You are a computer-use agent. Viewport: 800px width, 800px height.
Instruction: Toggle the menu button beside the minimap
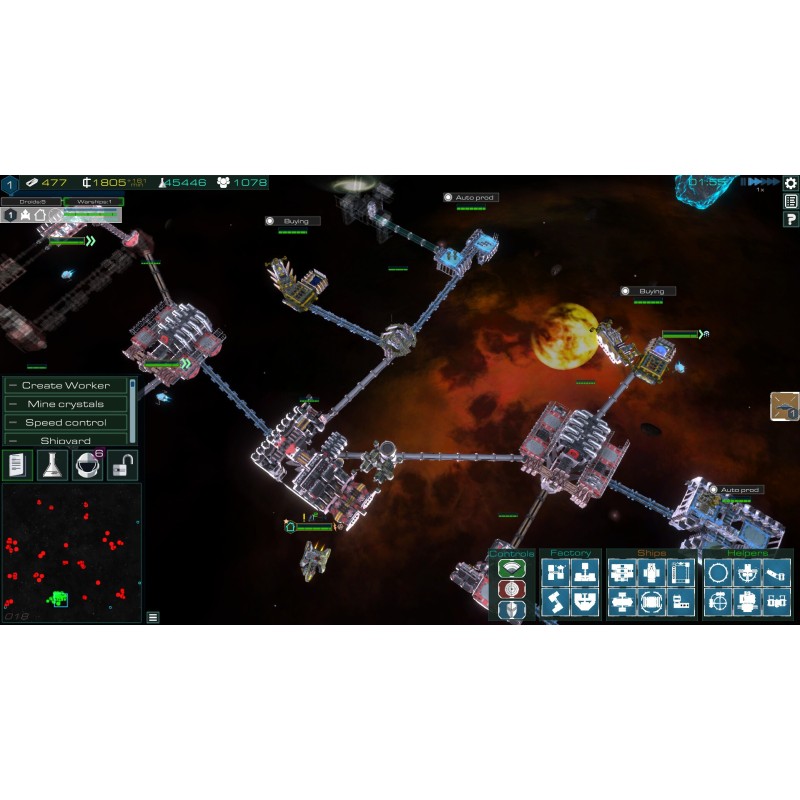[153, 617]
